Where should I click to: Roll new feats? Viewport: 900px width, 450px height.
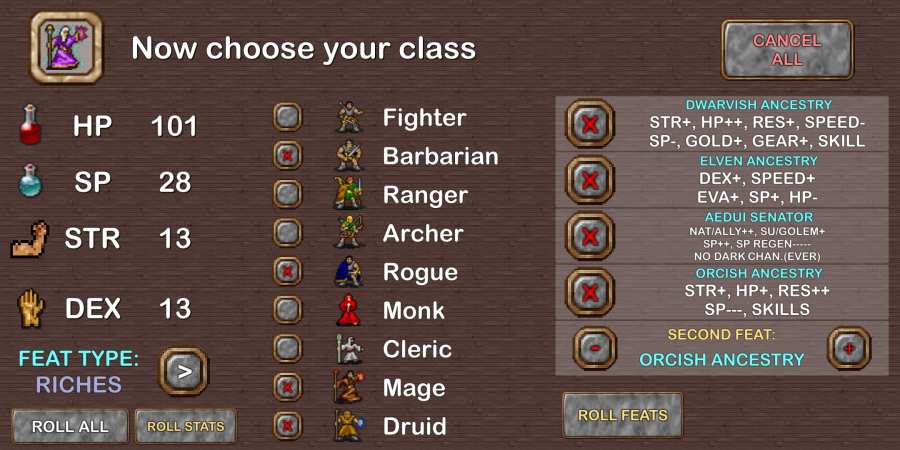[622, 415]
